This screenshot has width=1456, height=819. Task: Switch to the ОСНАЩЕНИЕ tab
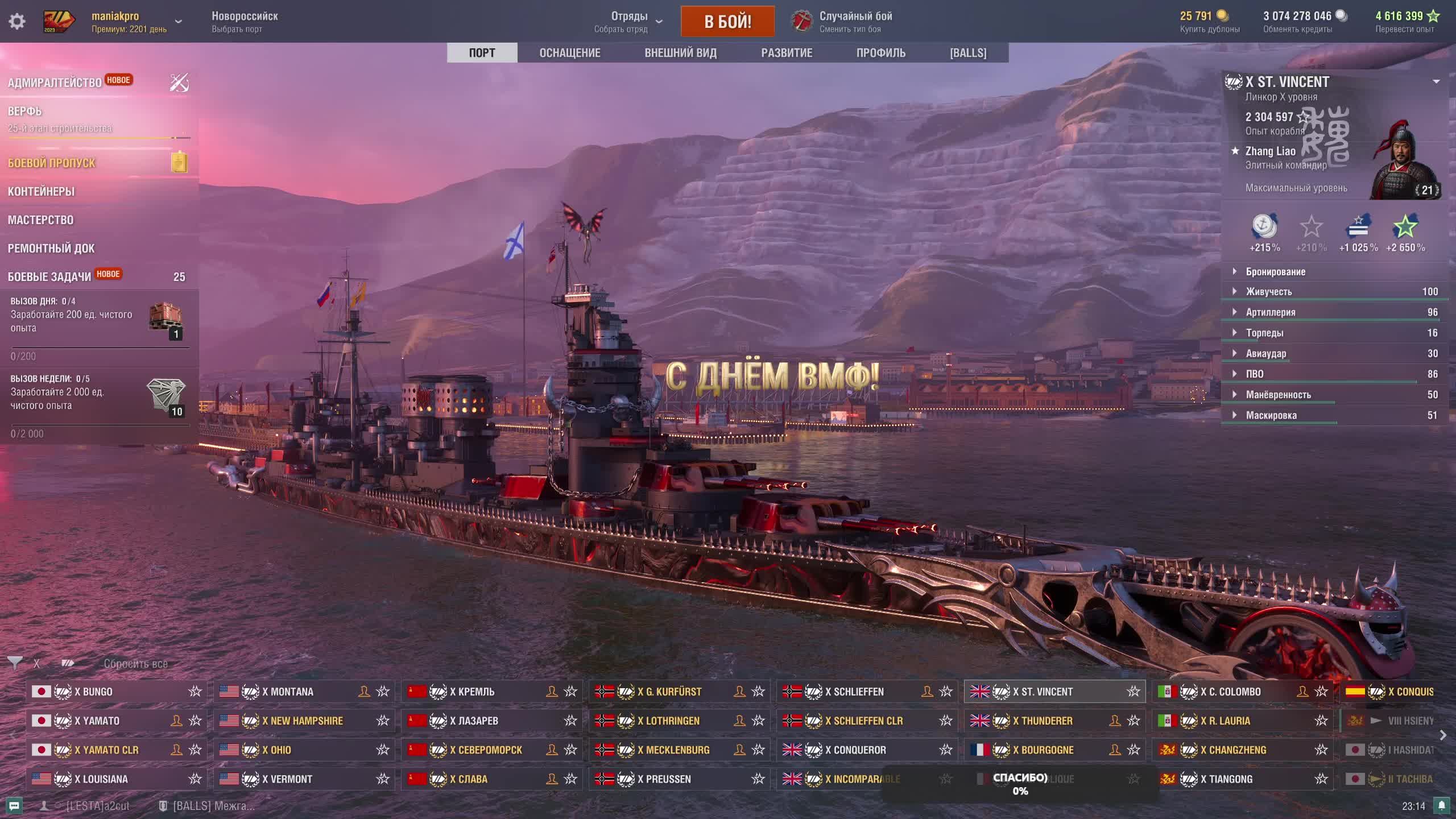tap(569, 53)
